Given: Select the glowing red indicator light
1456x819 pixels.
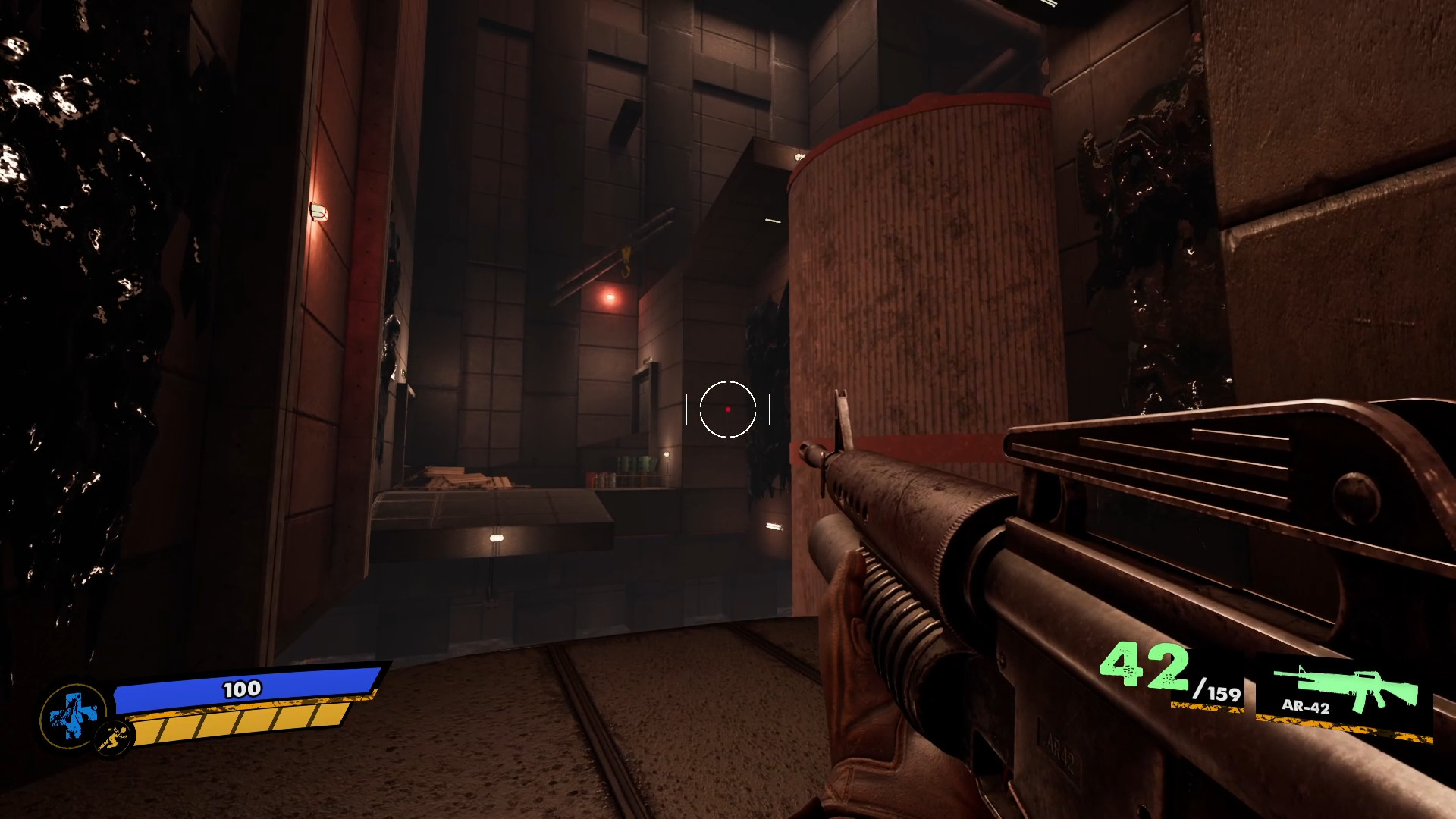Looking at the screenshot, I should tap(611, 298).
